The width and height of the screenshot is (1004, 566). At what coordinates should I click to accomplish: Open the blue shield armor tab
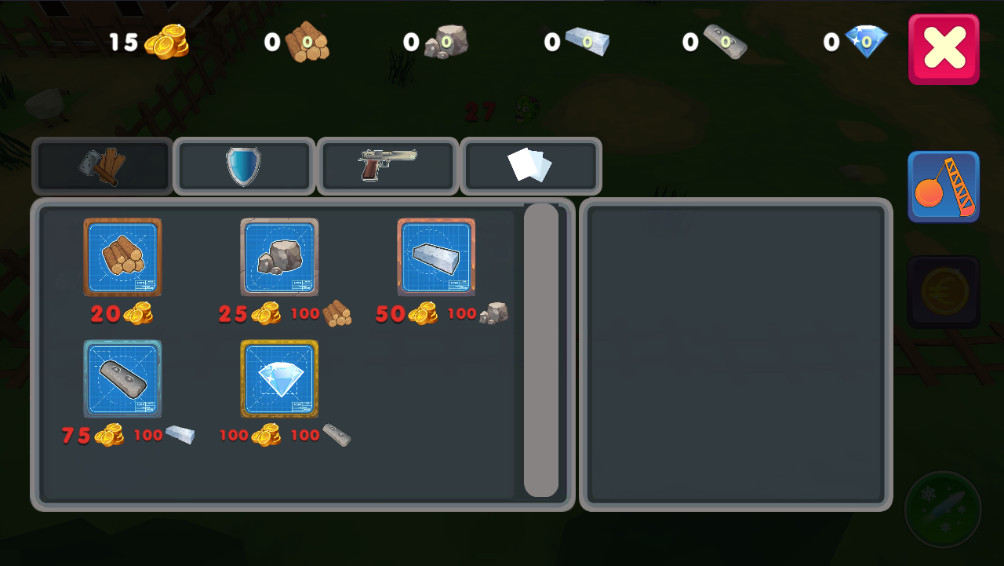pos(244,166)
